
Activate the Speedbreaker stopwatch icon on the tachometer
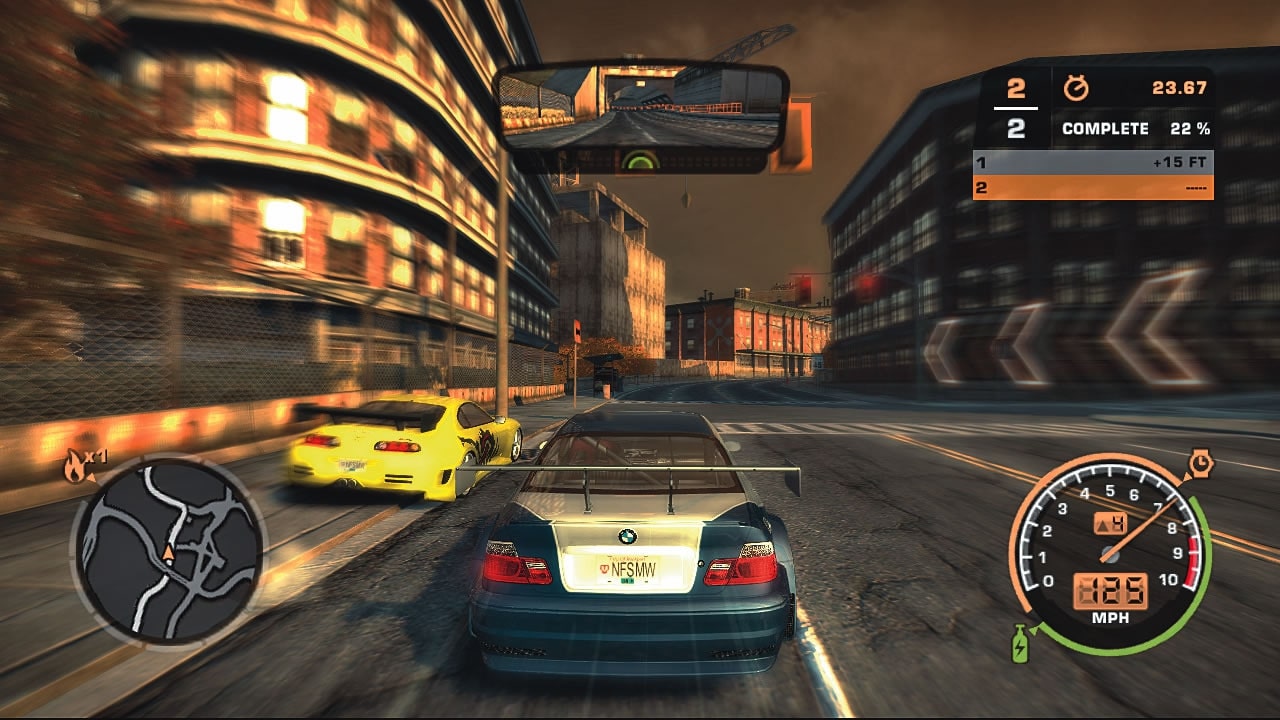(1200, 463)
